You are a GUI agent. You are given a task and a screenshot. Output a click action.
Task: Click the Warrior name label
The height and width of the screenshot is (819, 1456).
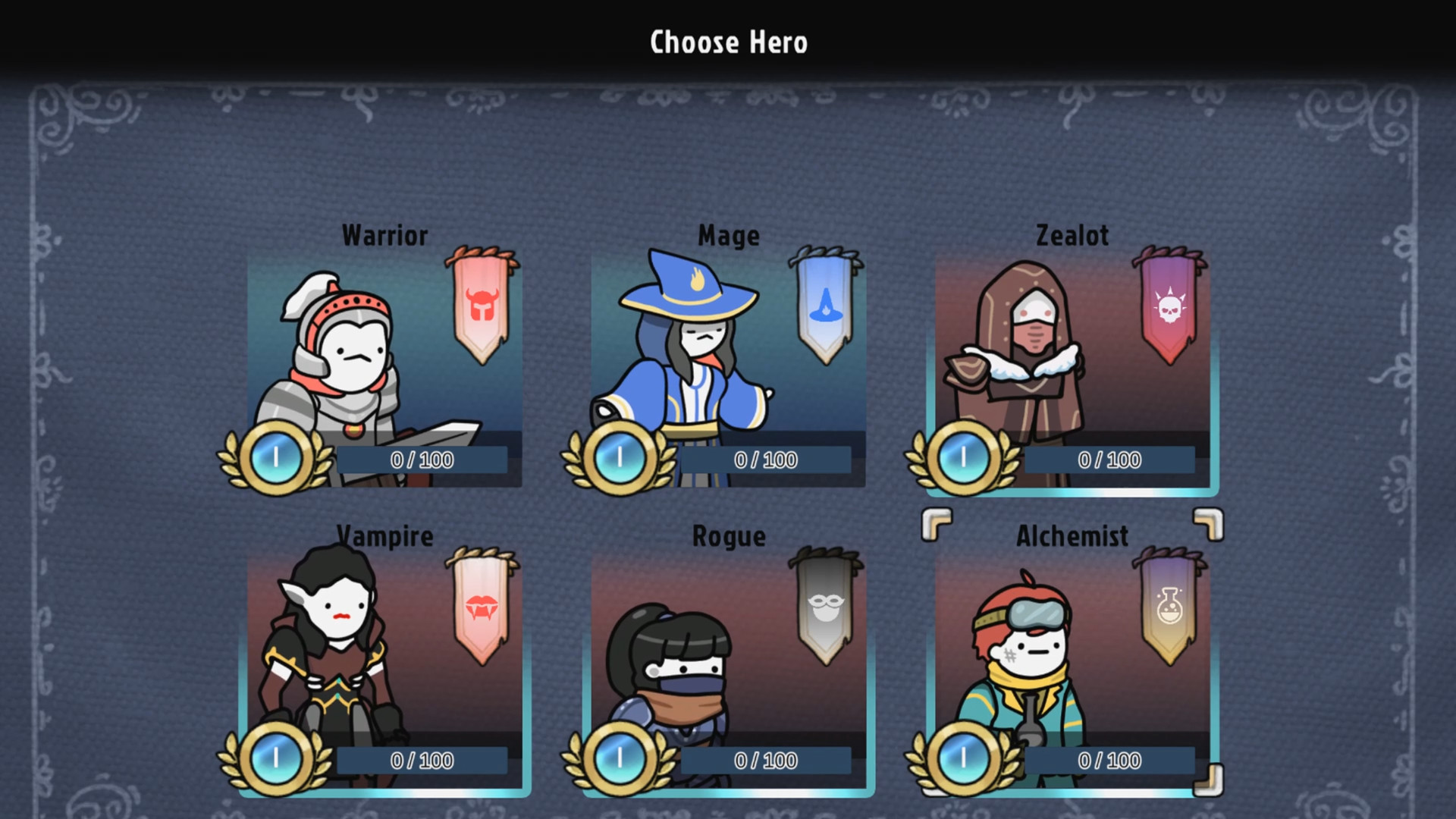[x=384, y=235]
